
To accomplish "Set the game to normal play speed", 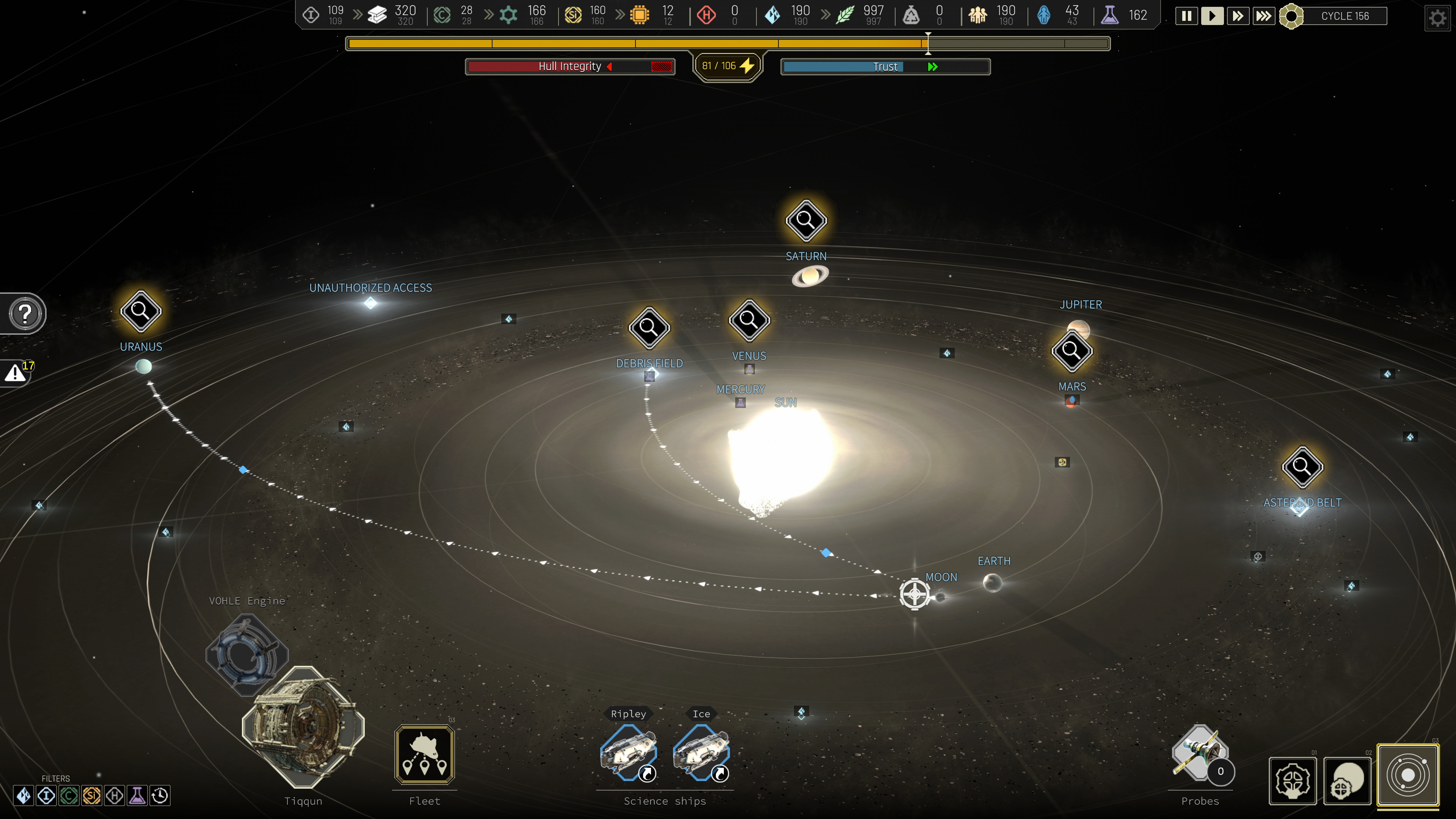I will point(1212,16).
